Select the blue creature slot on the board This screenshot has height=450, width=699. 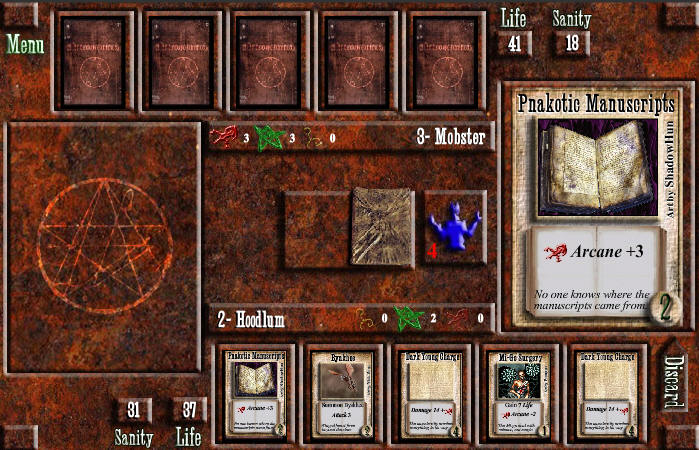tap(455, 228)
